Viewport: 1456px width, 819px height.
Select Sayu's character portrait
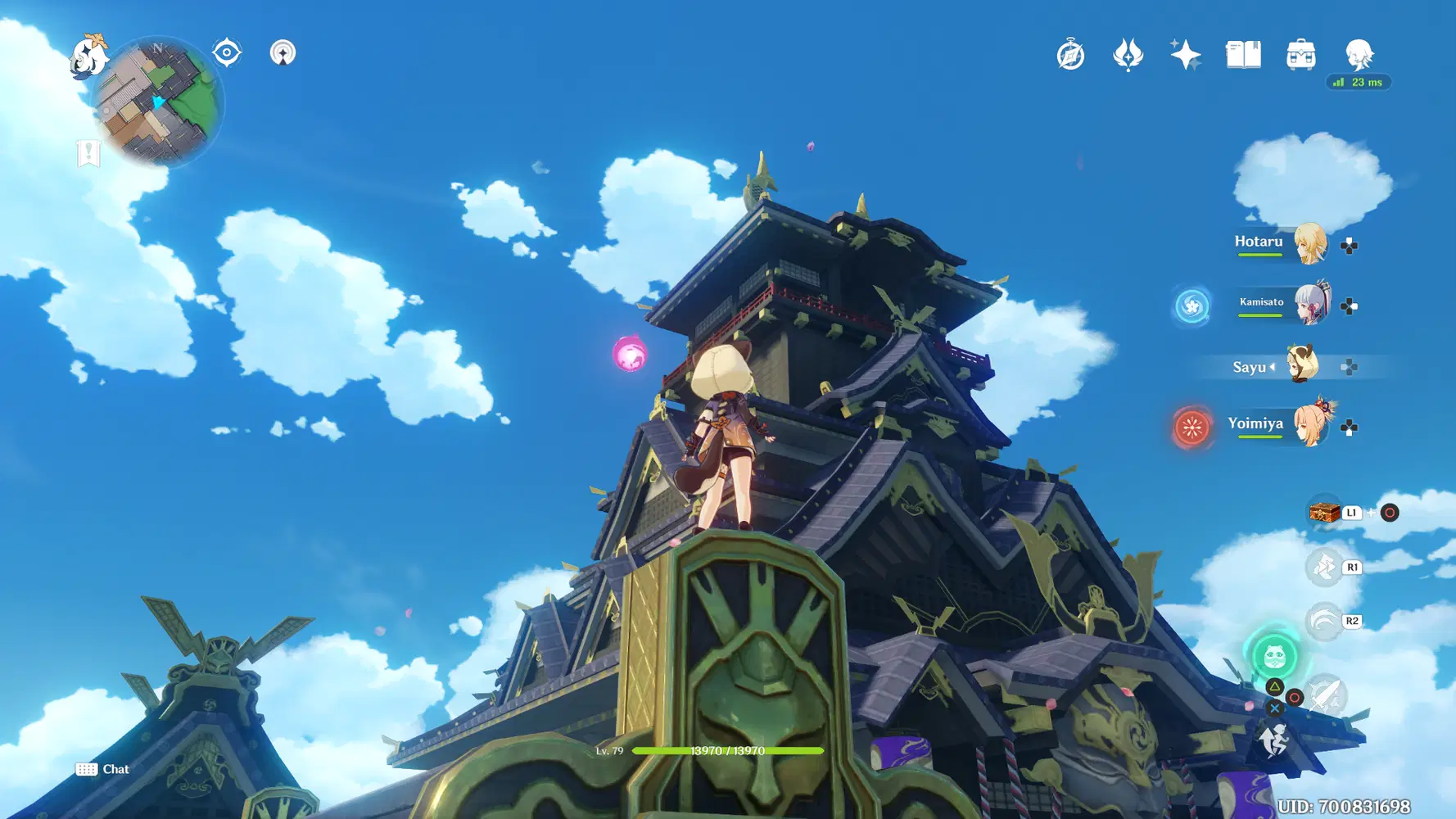point(1302,364)
